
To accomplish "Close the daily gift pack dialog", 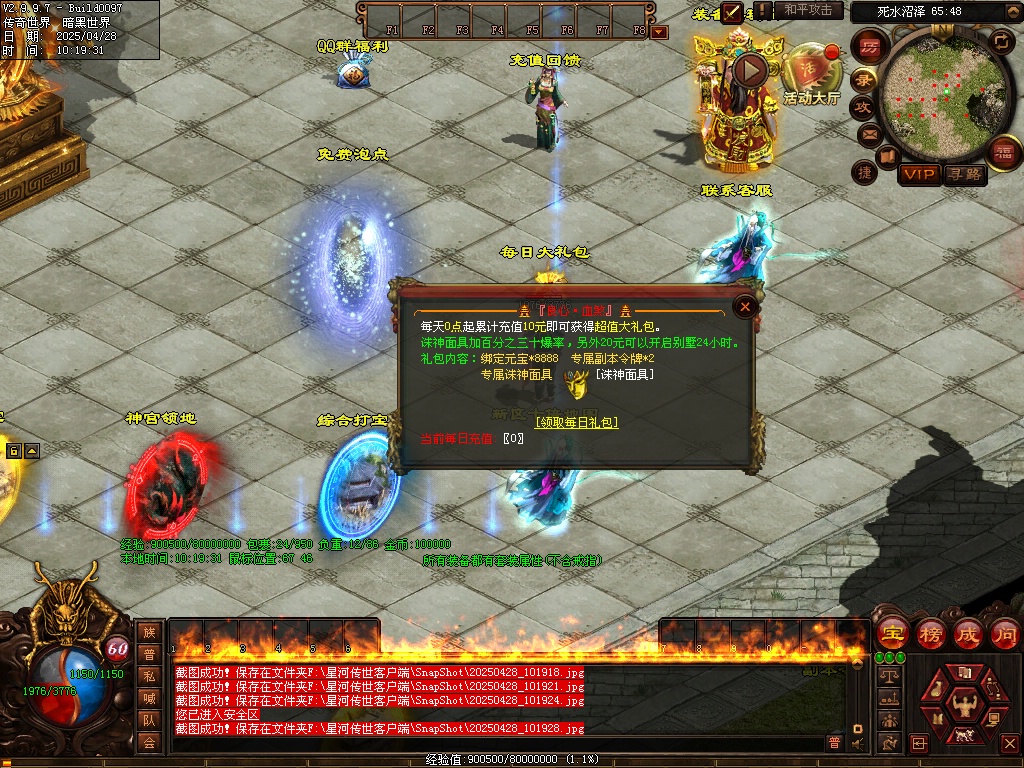I will (x=744, y=306).
